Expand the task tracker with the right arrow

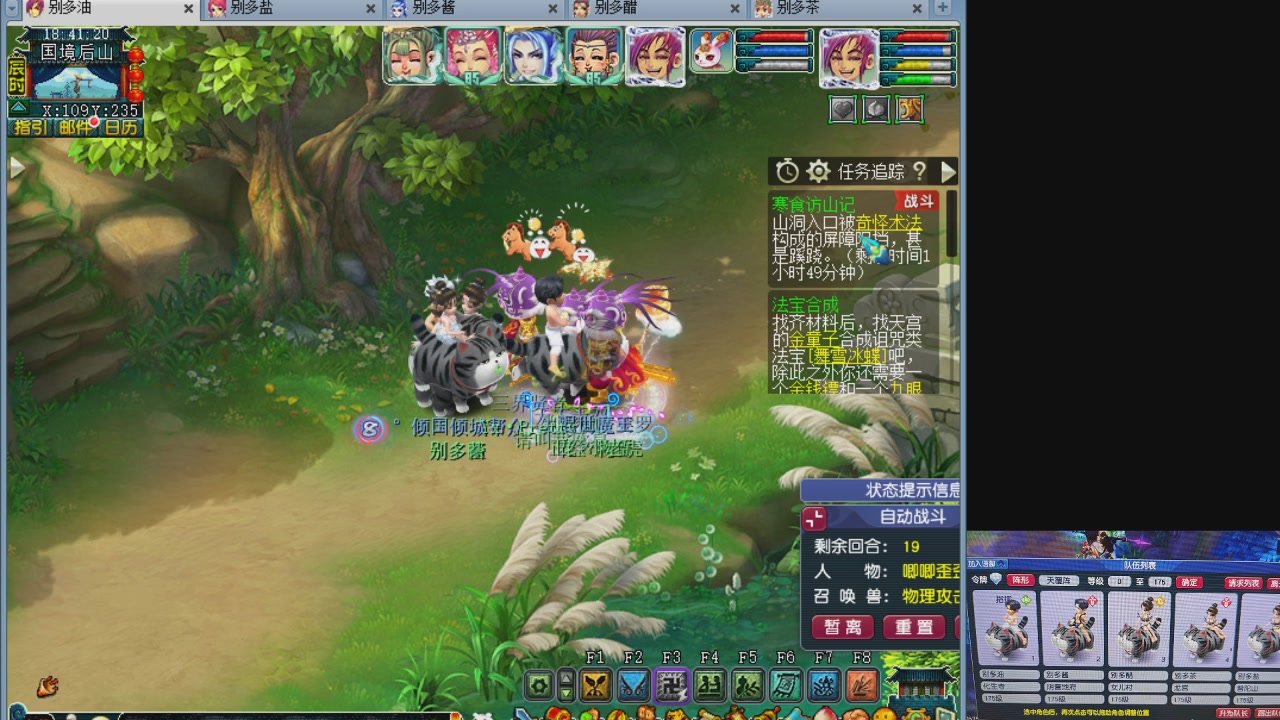pyautogui.click(x=948, y=171)
